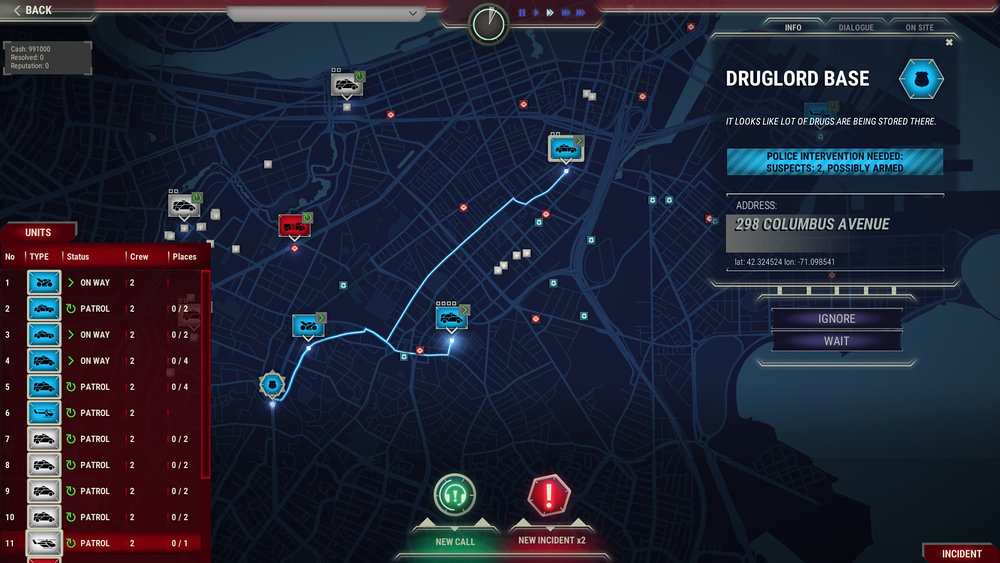Open the On Site tab
The width and height of the screenshot is (1000, 563).
coord(919,27)
